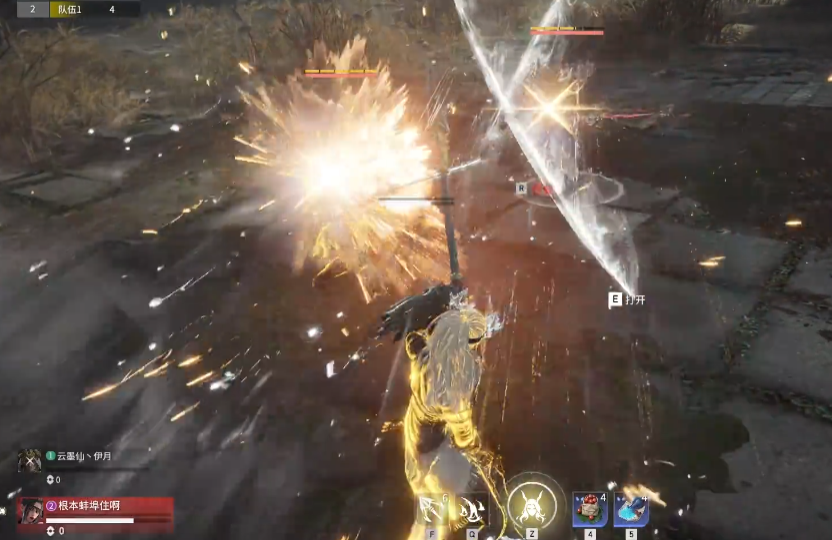
Task: Click the 队伍1 team label
Action: [x=72, y=9]
